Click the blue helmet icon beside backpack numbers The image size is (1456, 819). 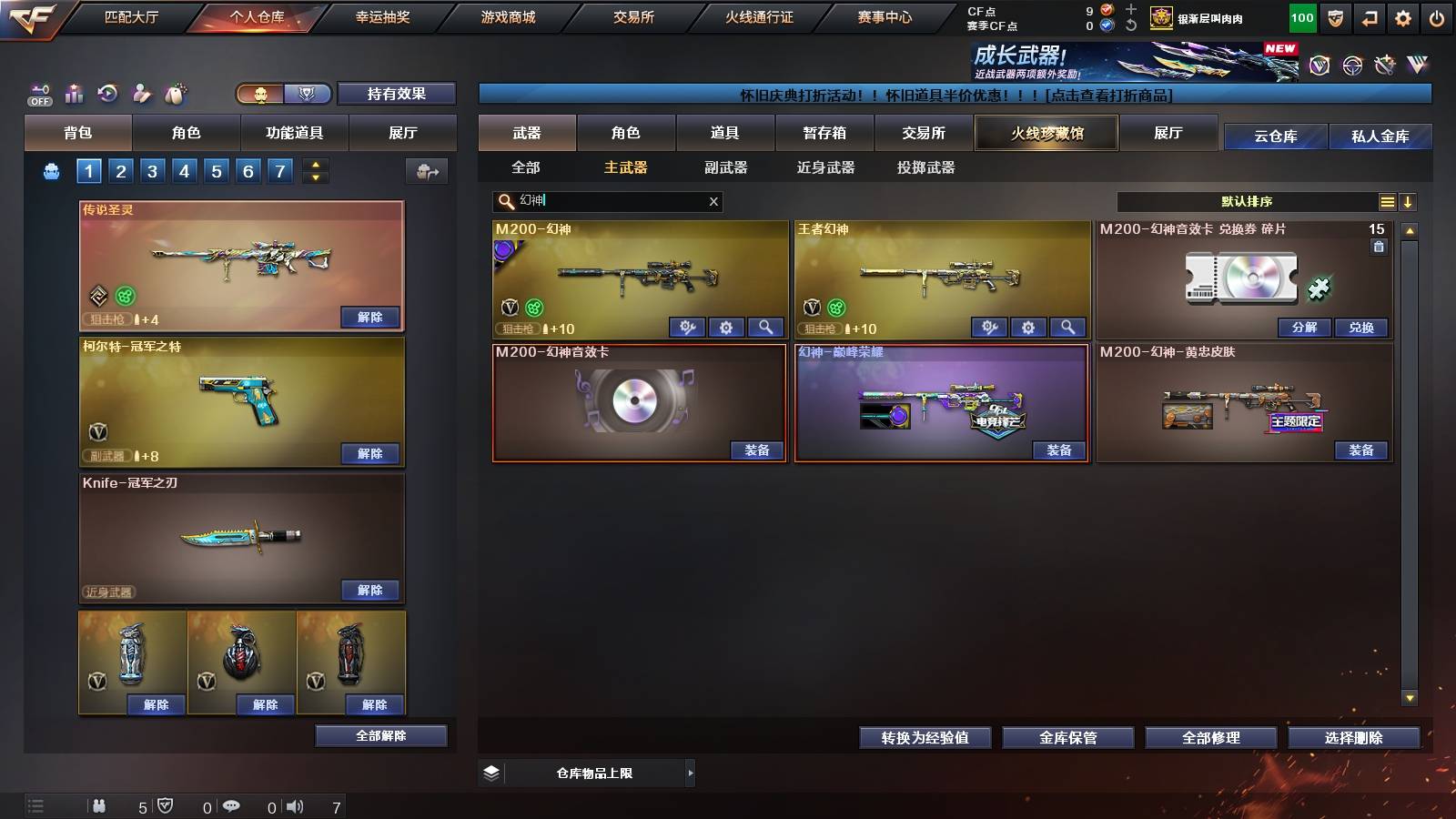coord(50,169)
